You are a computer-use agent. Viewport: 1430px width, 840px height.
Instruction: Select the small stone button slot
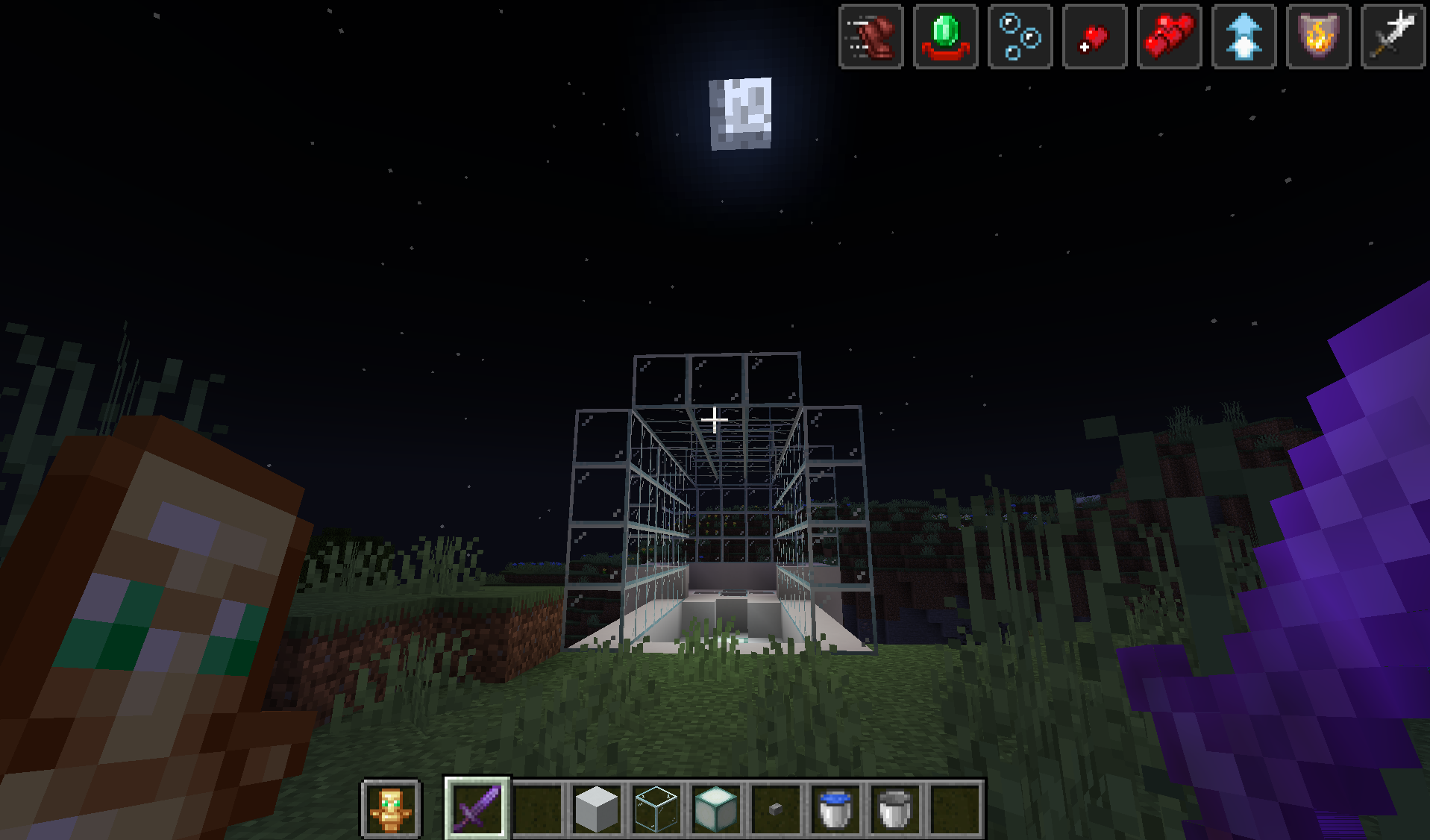click(x=776, y=809)
